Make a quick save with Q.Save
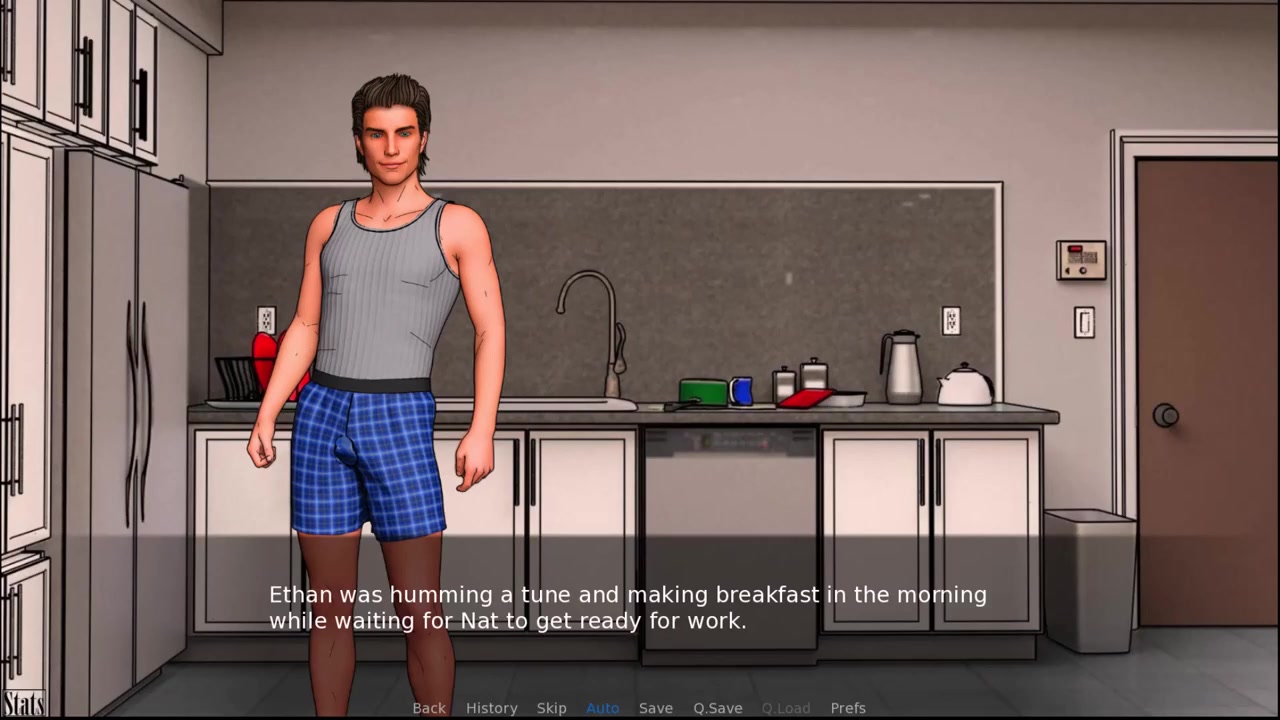This screenshot has height=720, width=1280. click(x=717, y=708)
